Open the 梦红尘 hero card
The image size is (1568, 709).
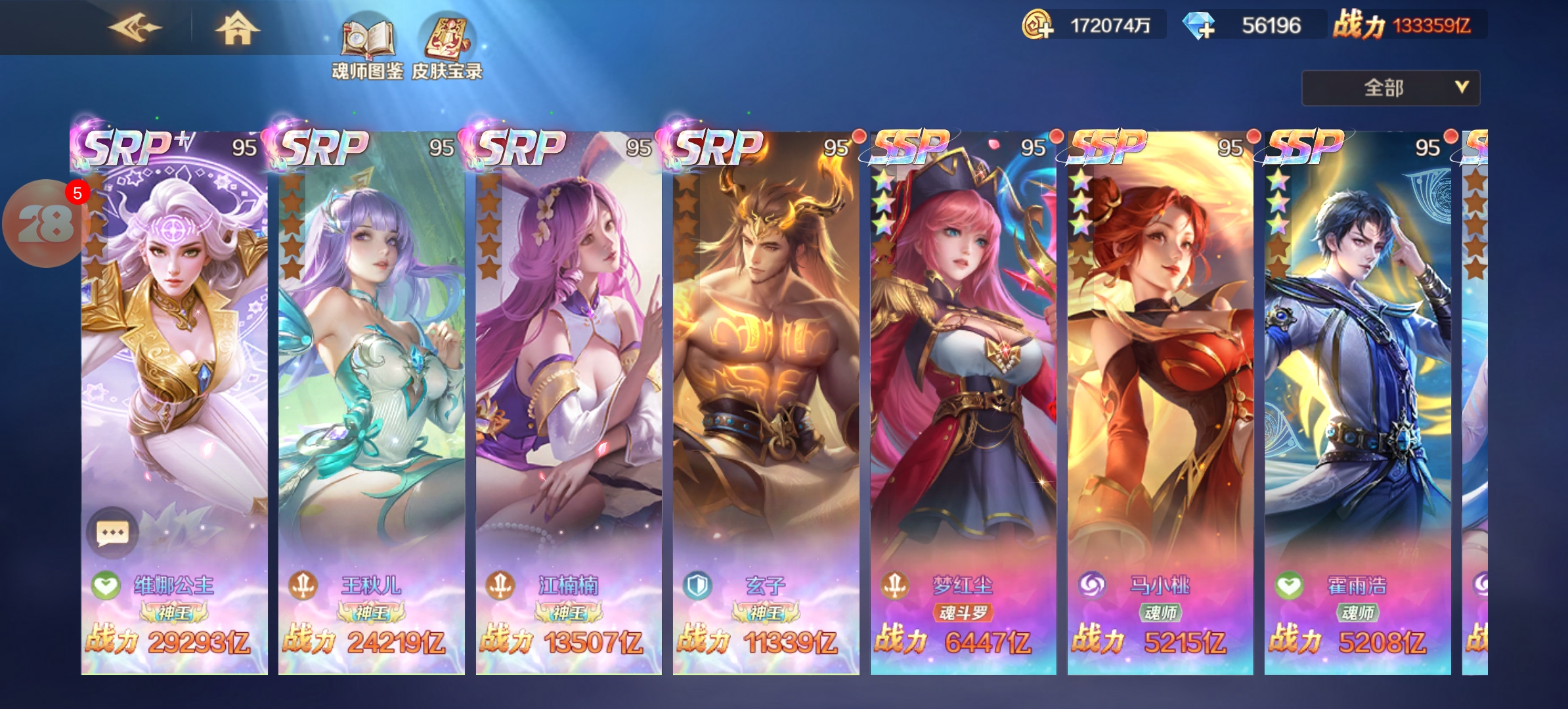tap(963, 394)
